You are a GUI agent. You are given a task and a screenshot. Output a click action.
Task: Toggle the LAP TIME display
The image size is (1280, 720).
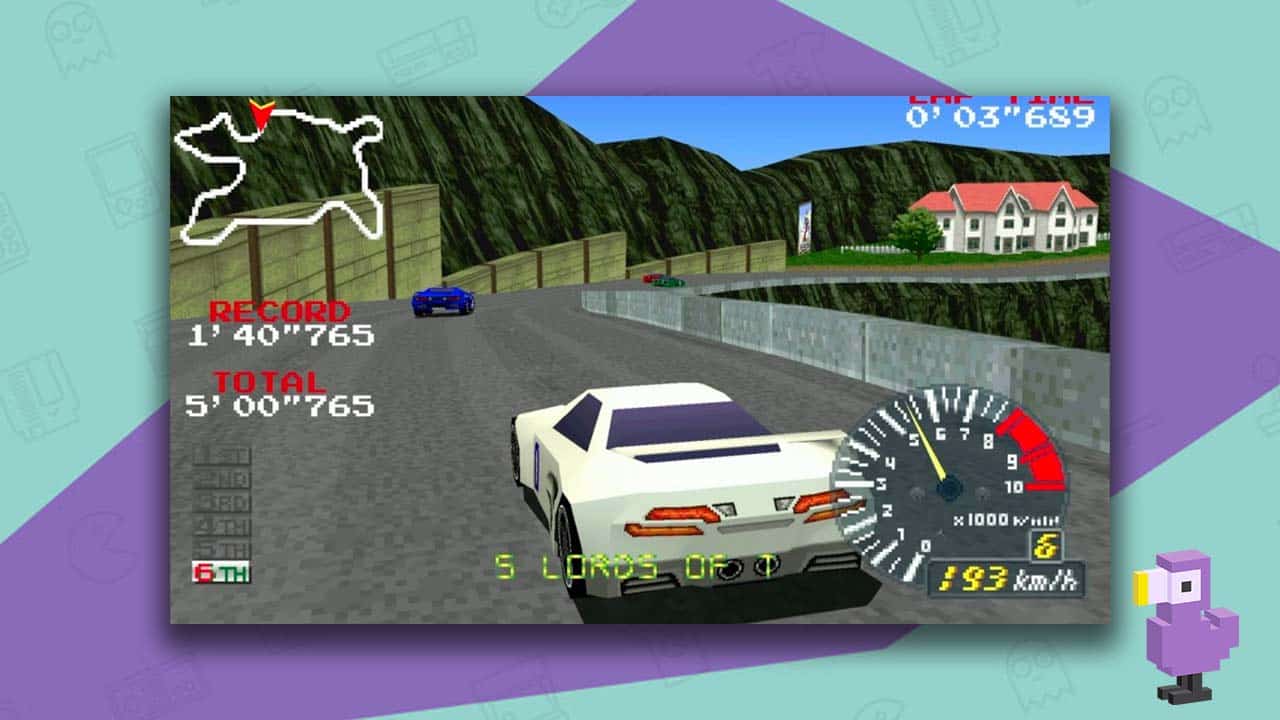(1000, 112)
